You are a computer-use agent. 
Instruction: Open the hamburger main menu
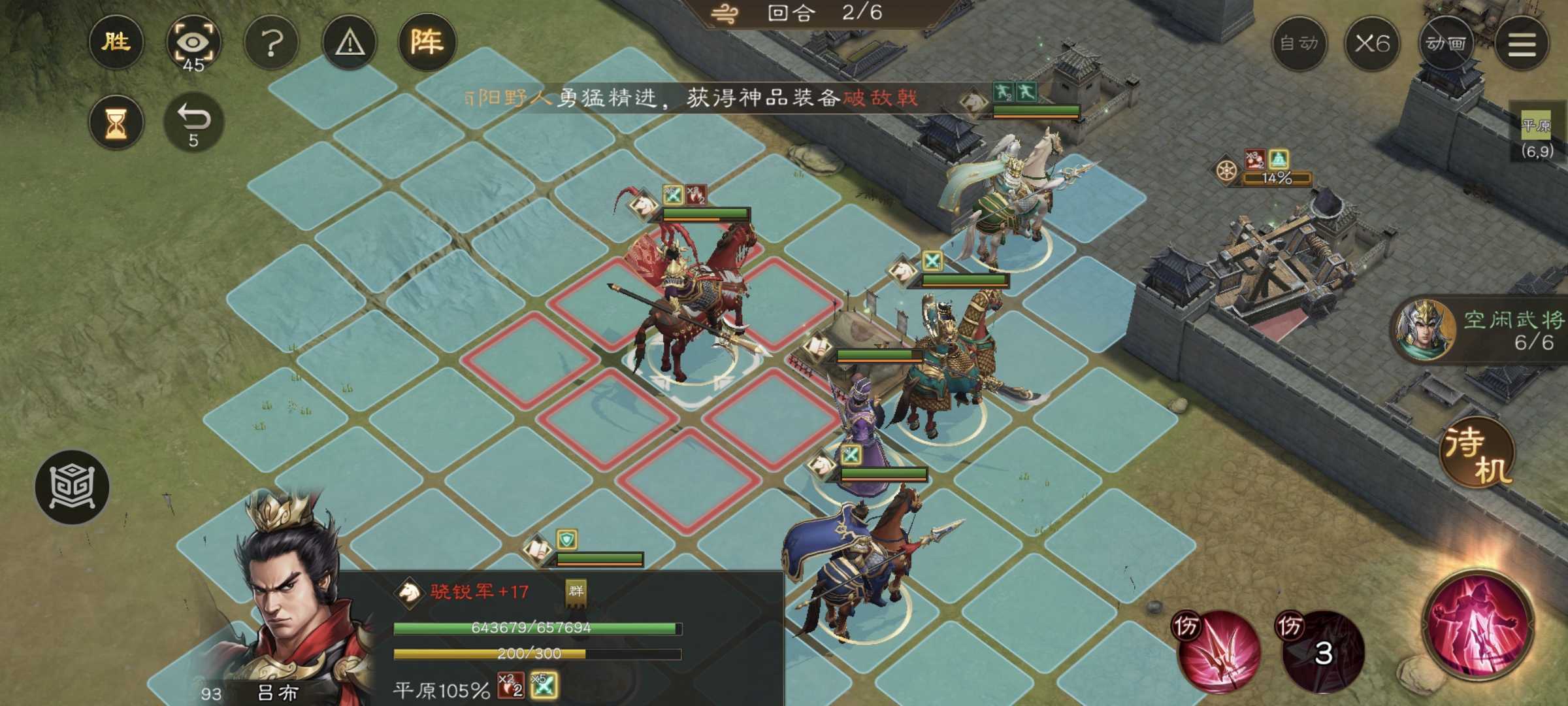[x=1522, y=44]
